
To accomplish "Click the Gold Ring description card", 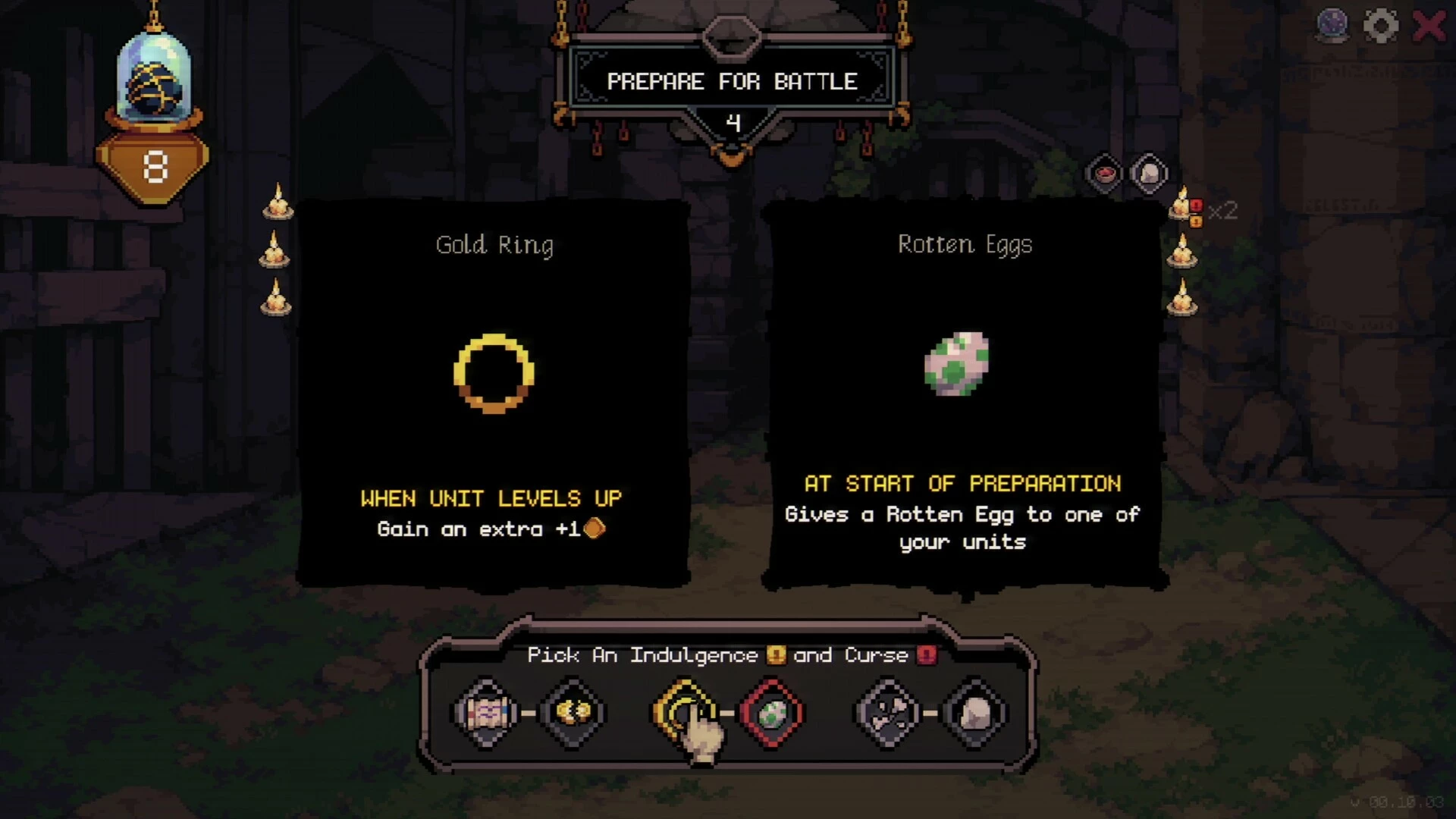I will 494,393.
